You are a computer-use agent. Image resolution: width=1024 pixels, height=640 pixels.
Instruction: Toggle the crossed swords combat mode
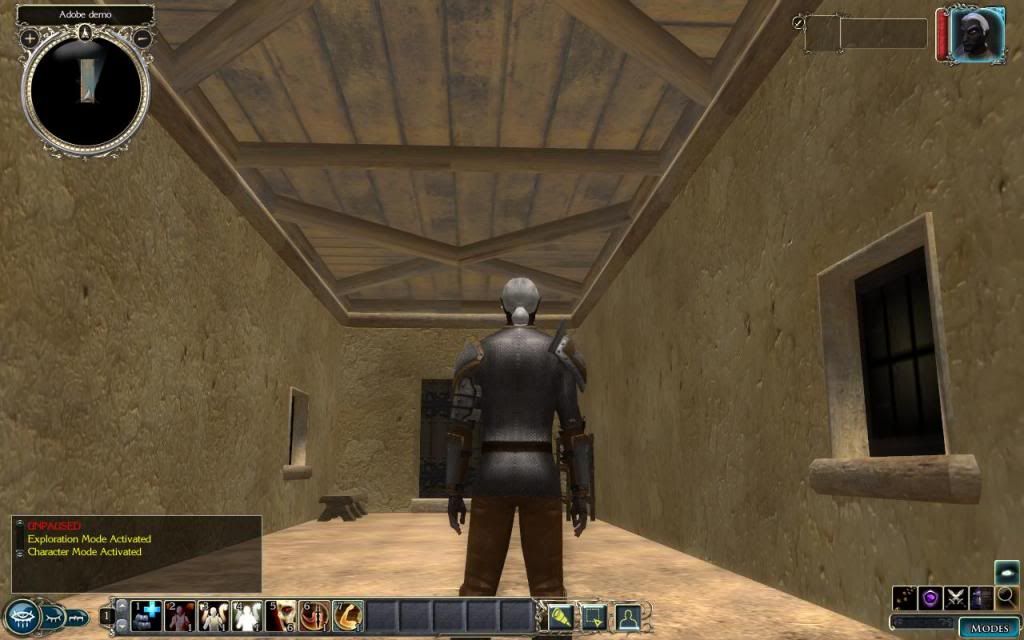coord(956,598)
